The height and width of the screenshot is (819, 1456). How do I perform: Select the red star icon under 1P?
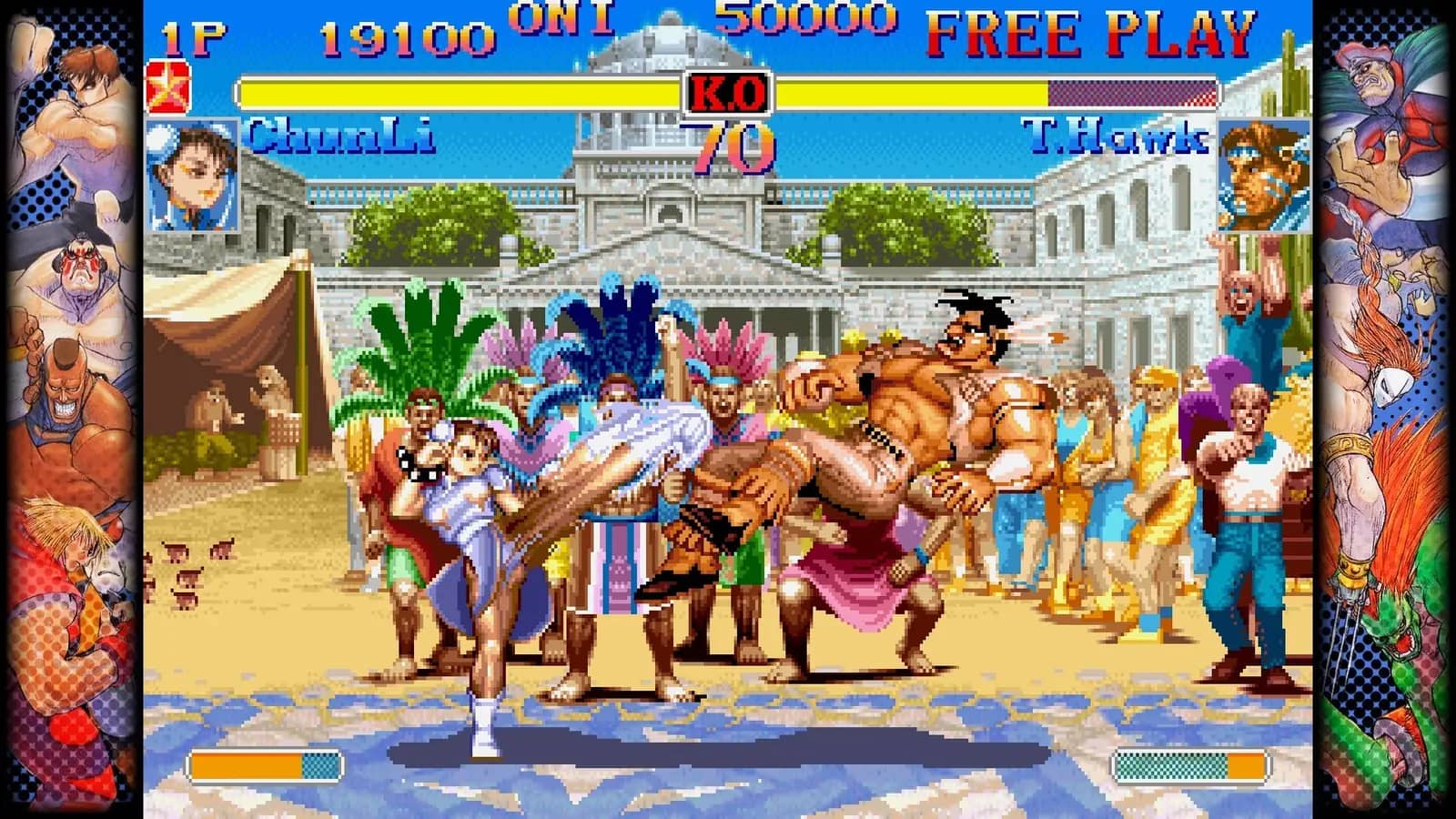[167, 88]
